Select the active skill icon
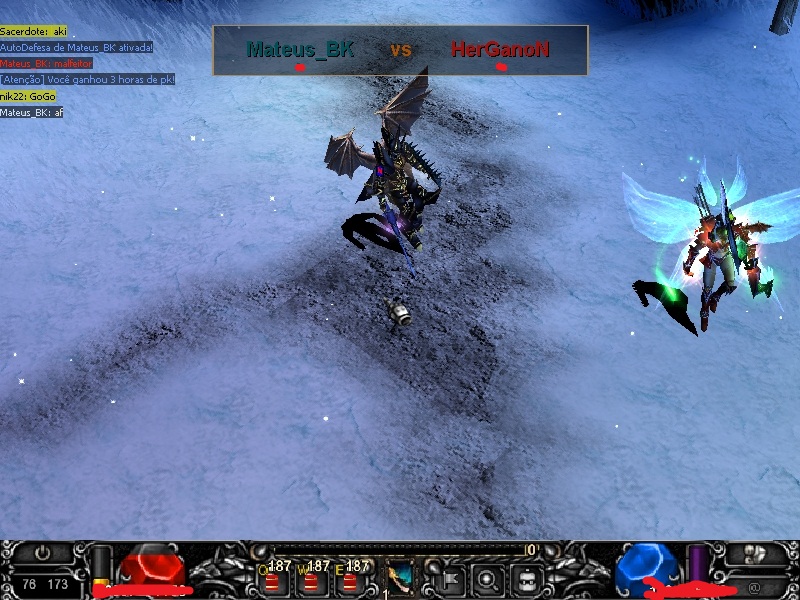Viewport: 800px width, 600px height. 400,577
